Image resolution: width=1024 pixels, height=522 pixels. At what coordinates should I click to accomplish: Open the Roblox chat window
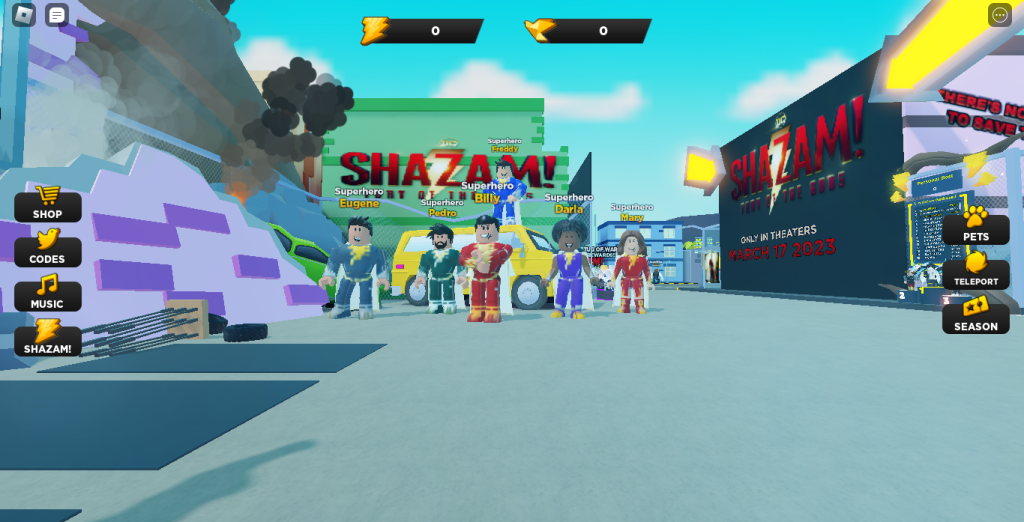57,15
